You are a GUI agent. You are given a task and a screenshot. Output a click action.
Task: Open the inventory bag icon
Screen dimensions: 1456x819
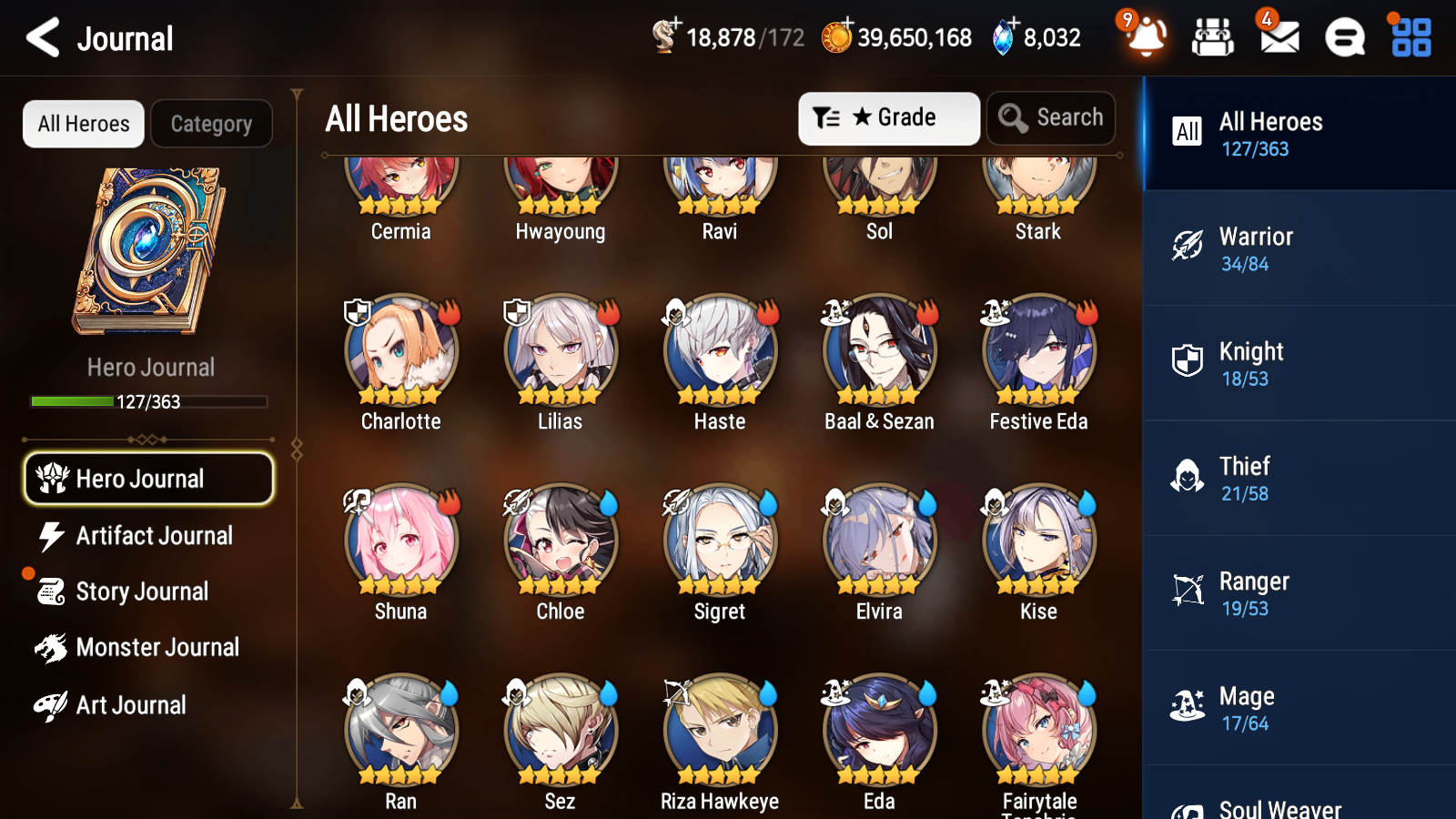1213,37
